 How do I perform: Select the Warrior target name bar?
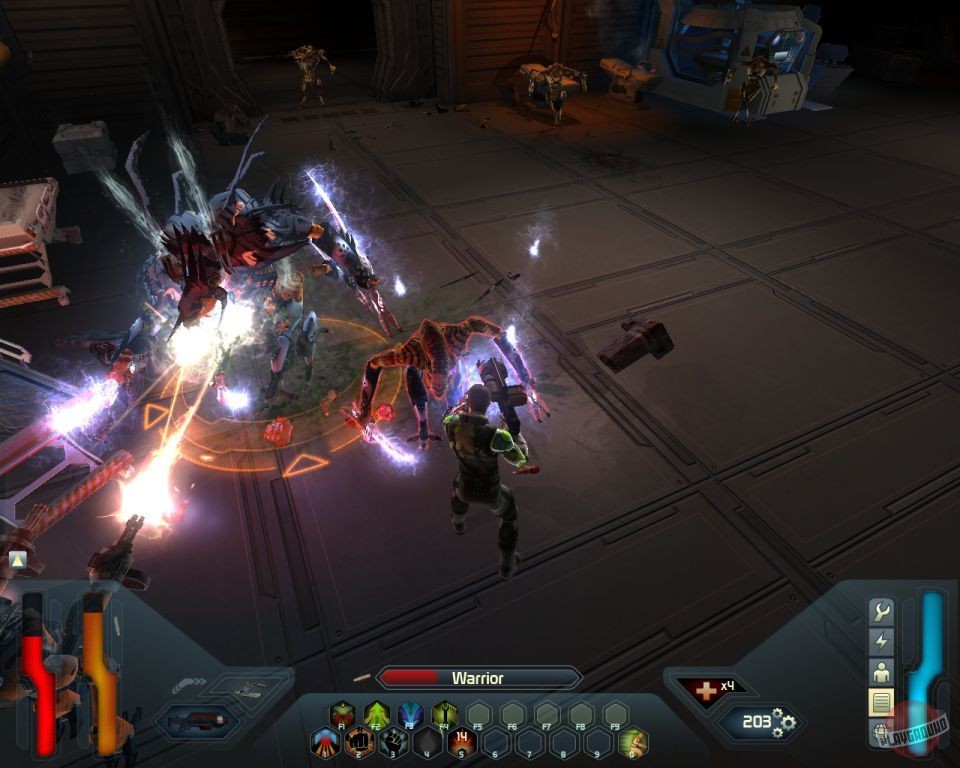pyautogui.click(x=478, y=678)
